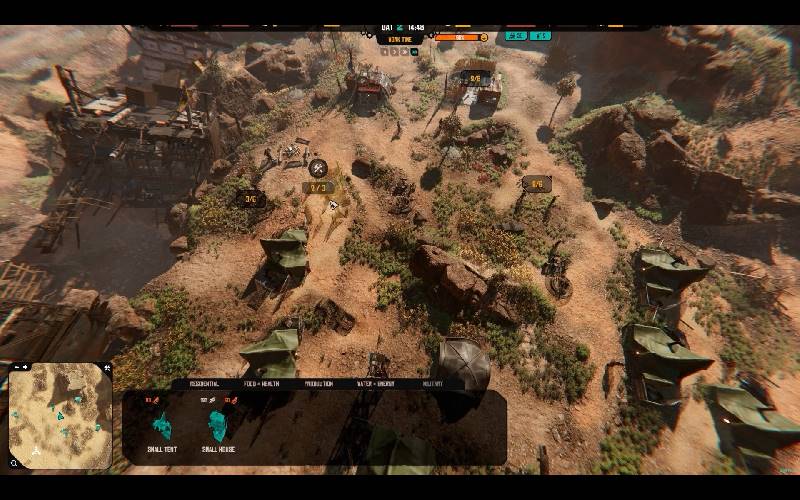Click the Work Time schedule label
Viewport: 800px width, 500px height.
(401, 39)
